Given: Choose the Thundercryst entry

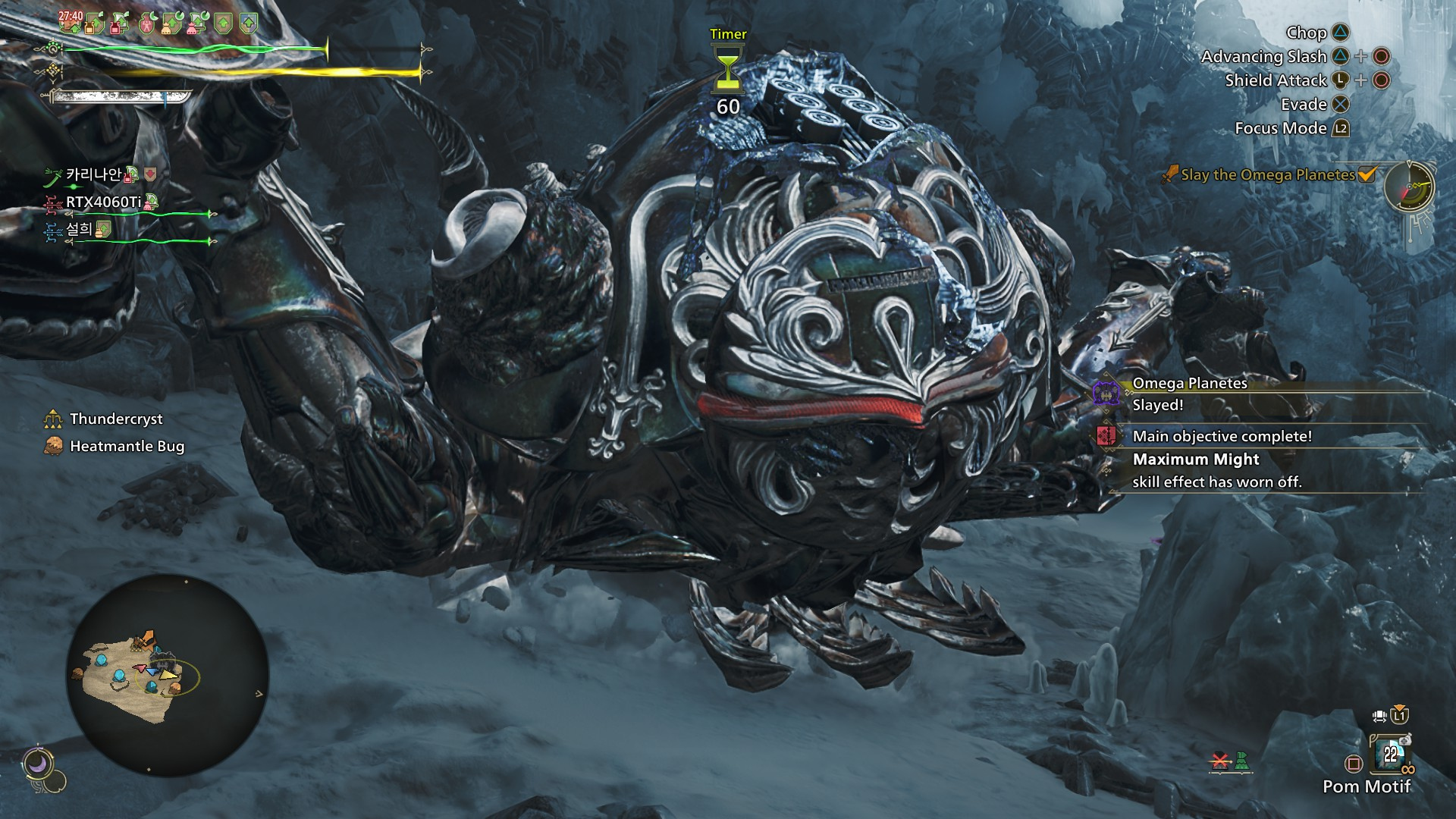Looking at the screenshot, I should tap(116, 419).
